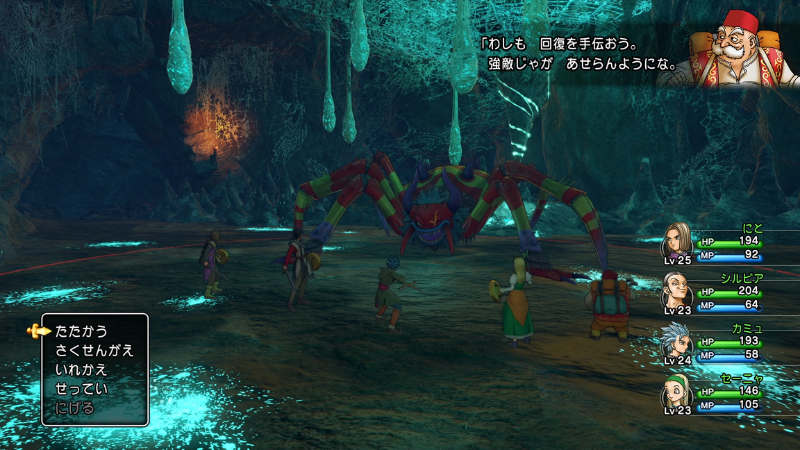Select カミュ's spiky-haired portrait

678,341
